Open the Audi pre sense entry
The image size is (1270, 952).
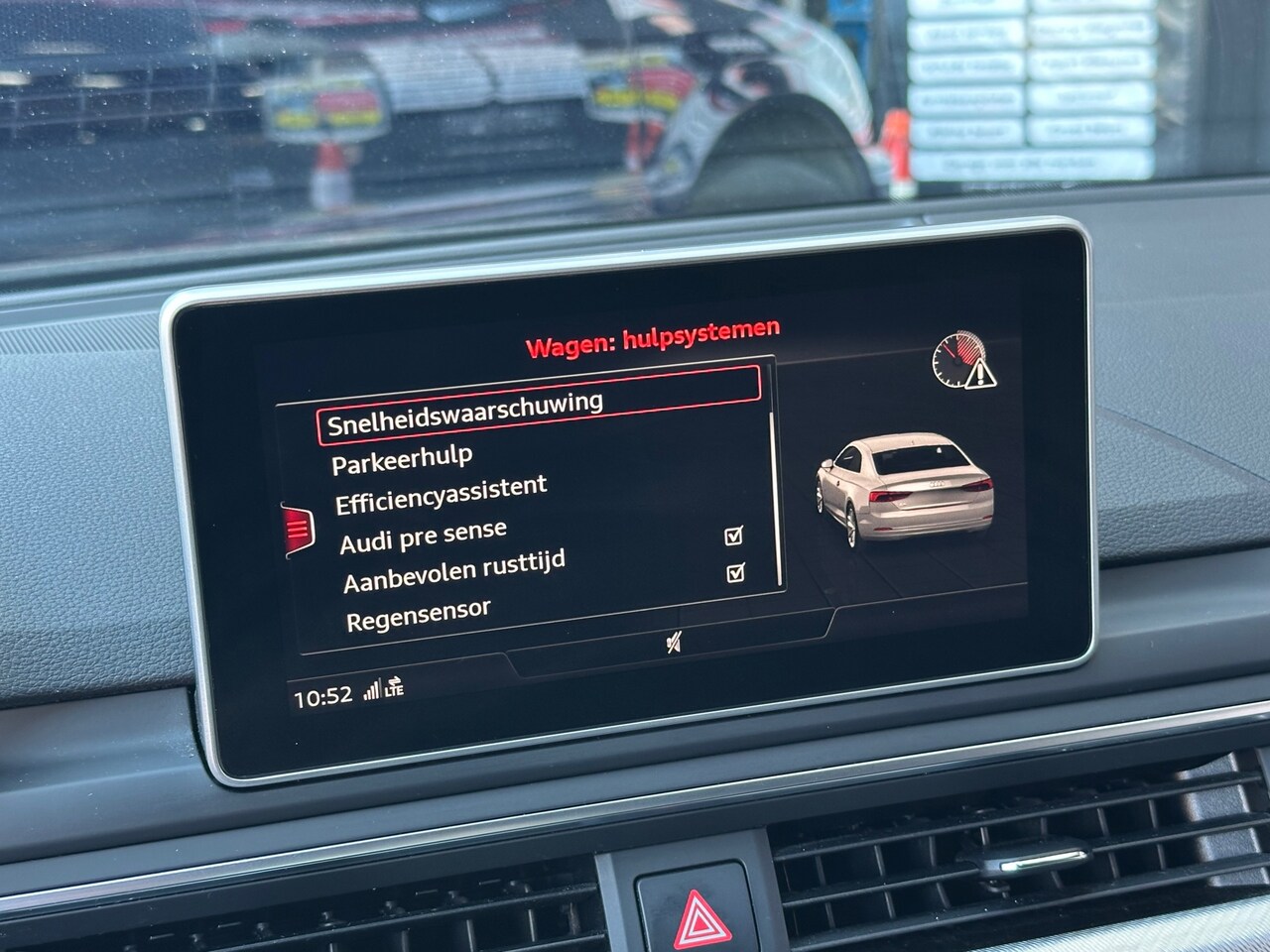tap(423, 537)
